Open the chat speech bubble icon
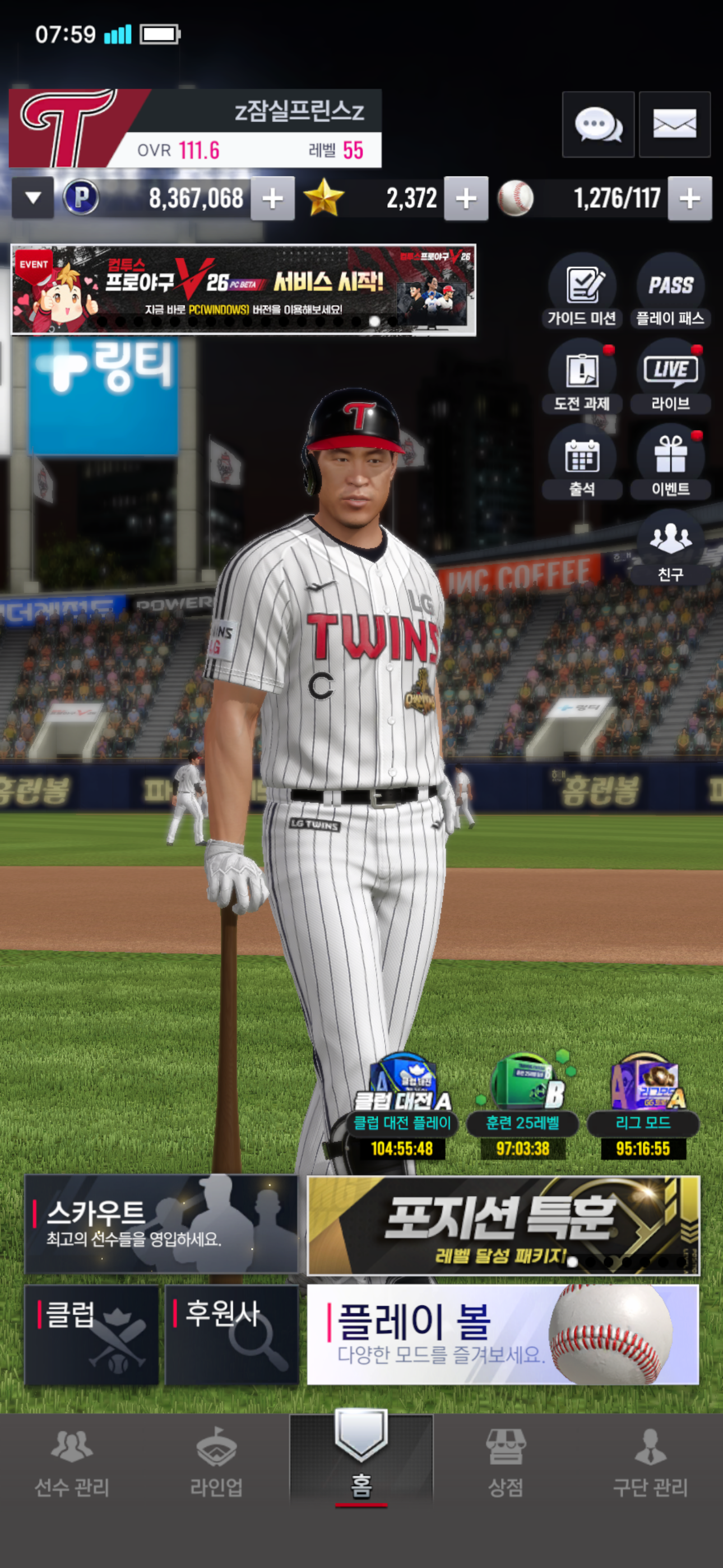723x1568 pixels. coord(597,125)
